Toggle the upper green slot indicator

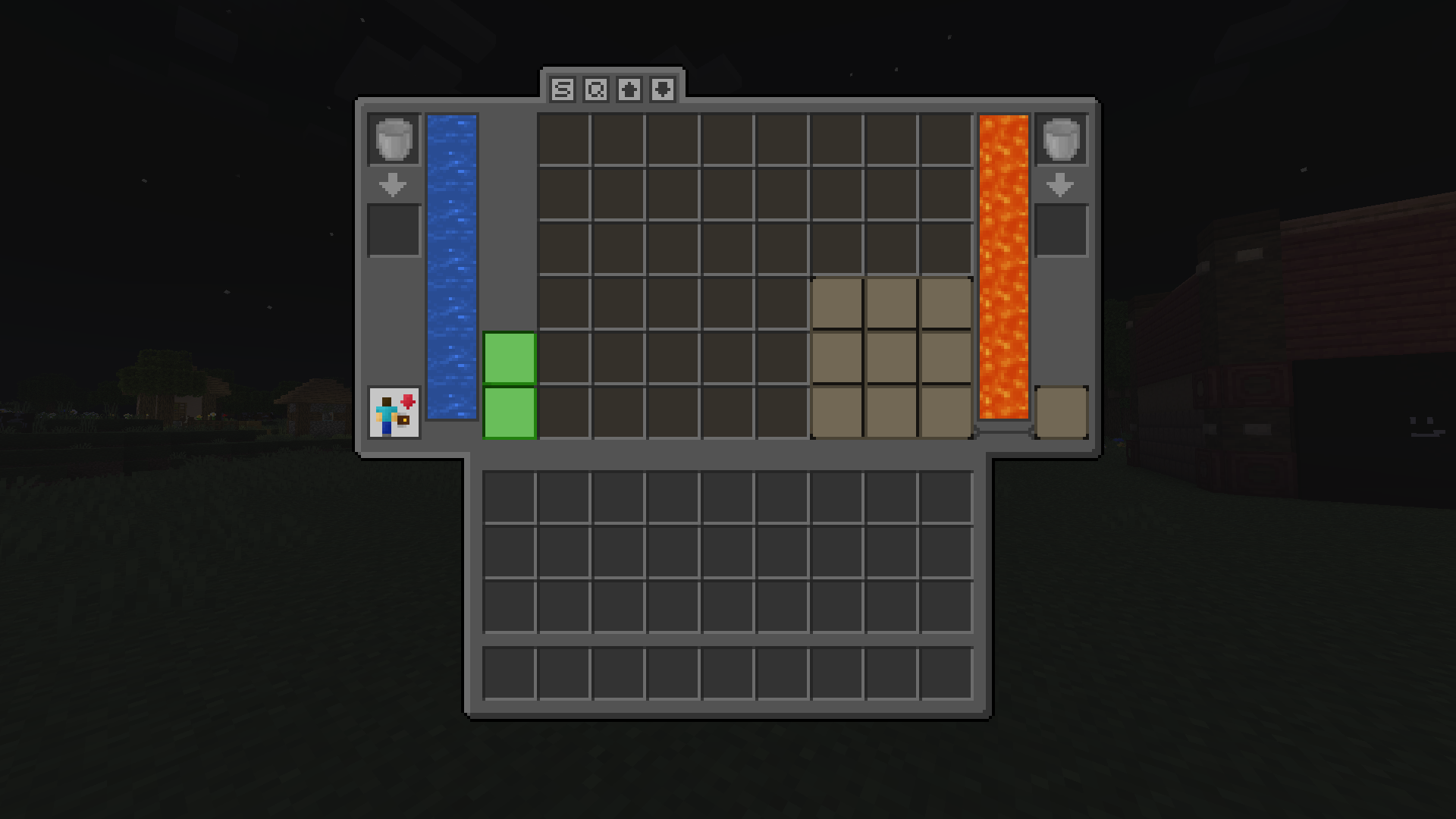(509, 357)
